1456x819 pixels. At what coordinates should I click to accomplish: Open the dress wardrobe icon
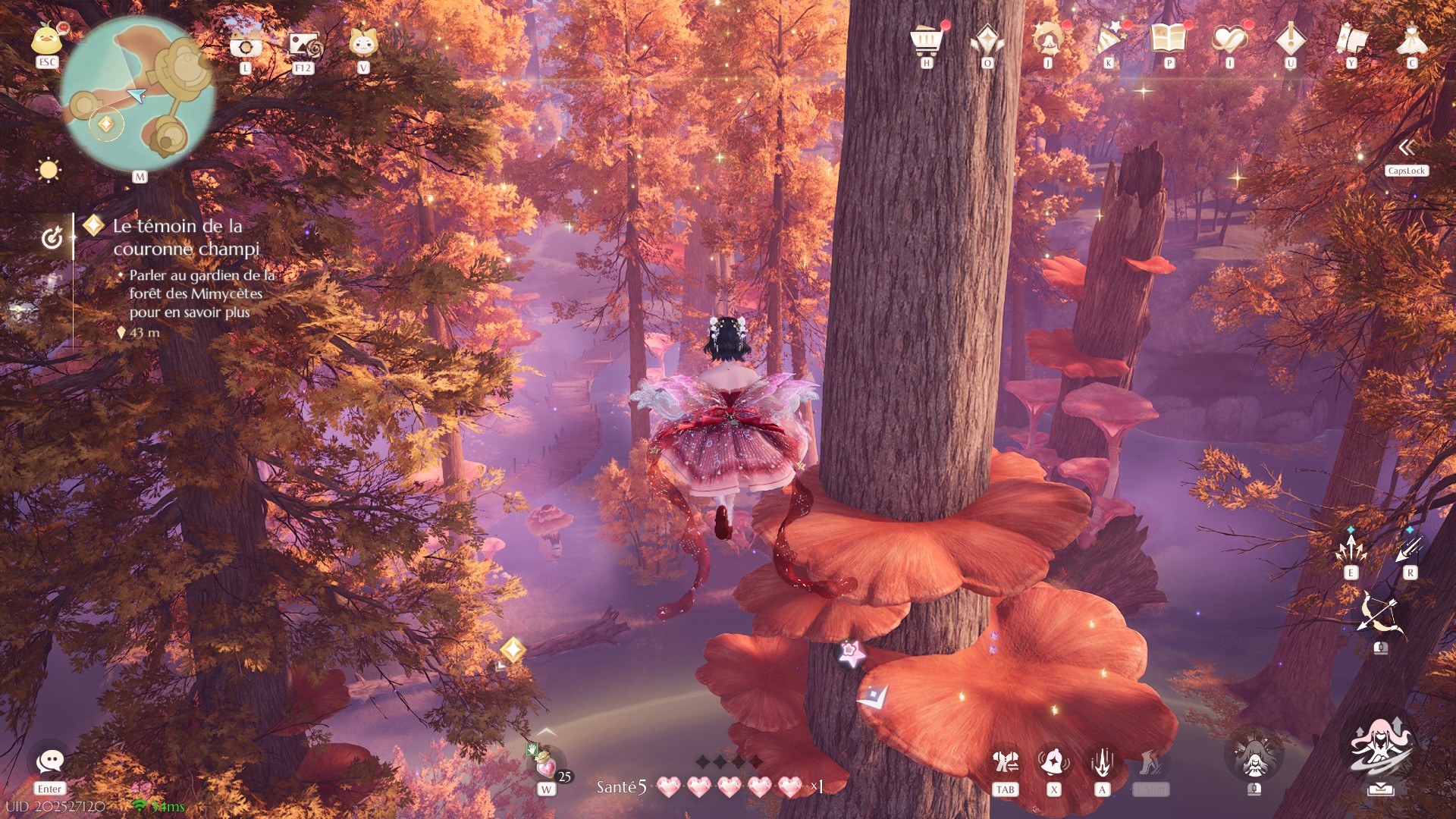coord(1411,39)
